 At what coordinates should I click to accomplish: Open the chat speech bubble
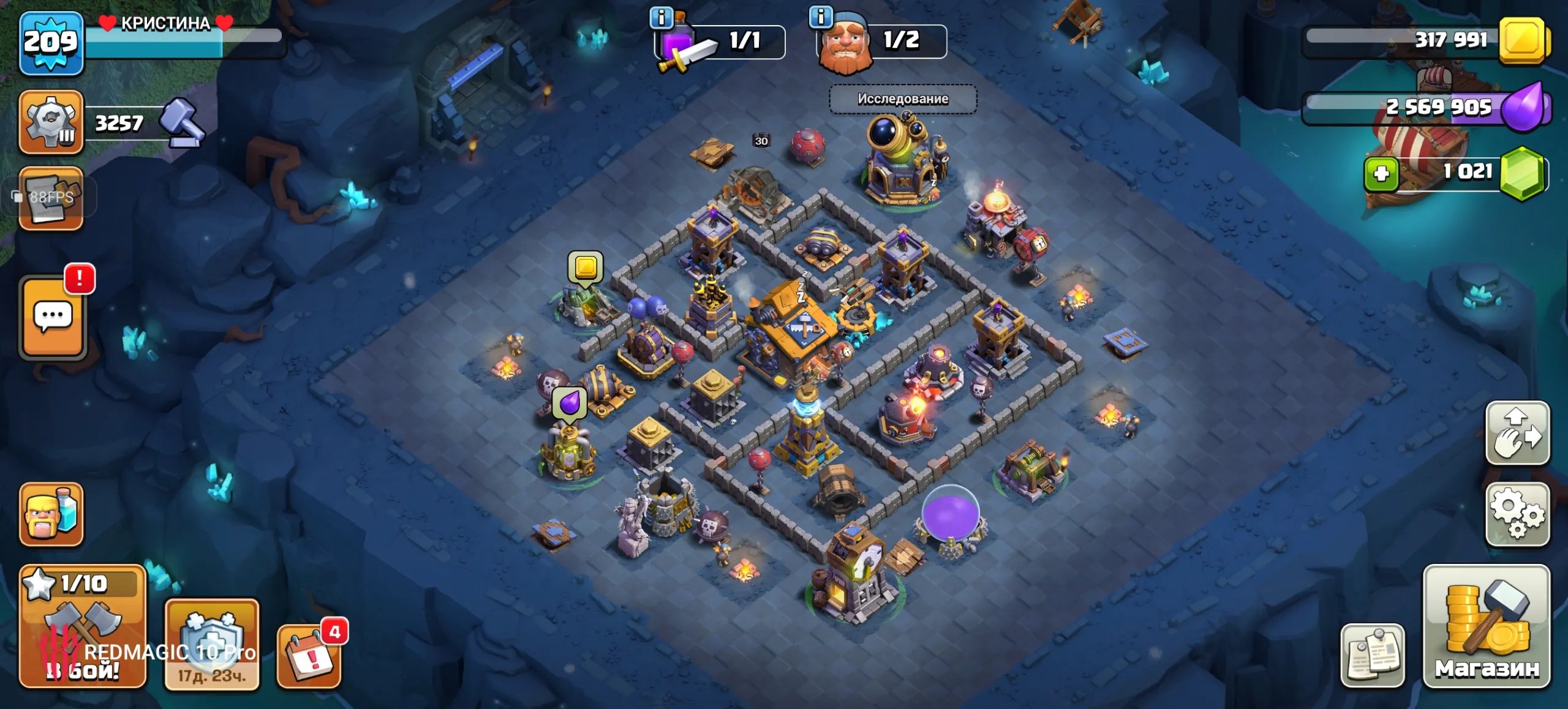point(53,317)
